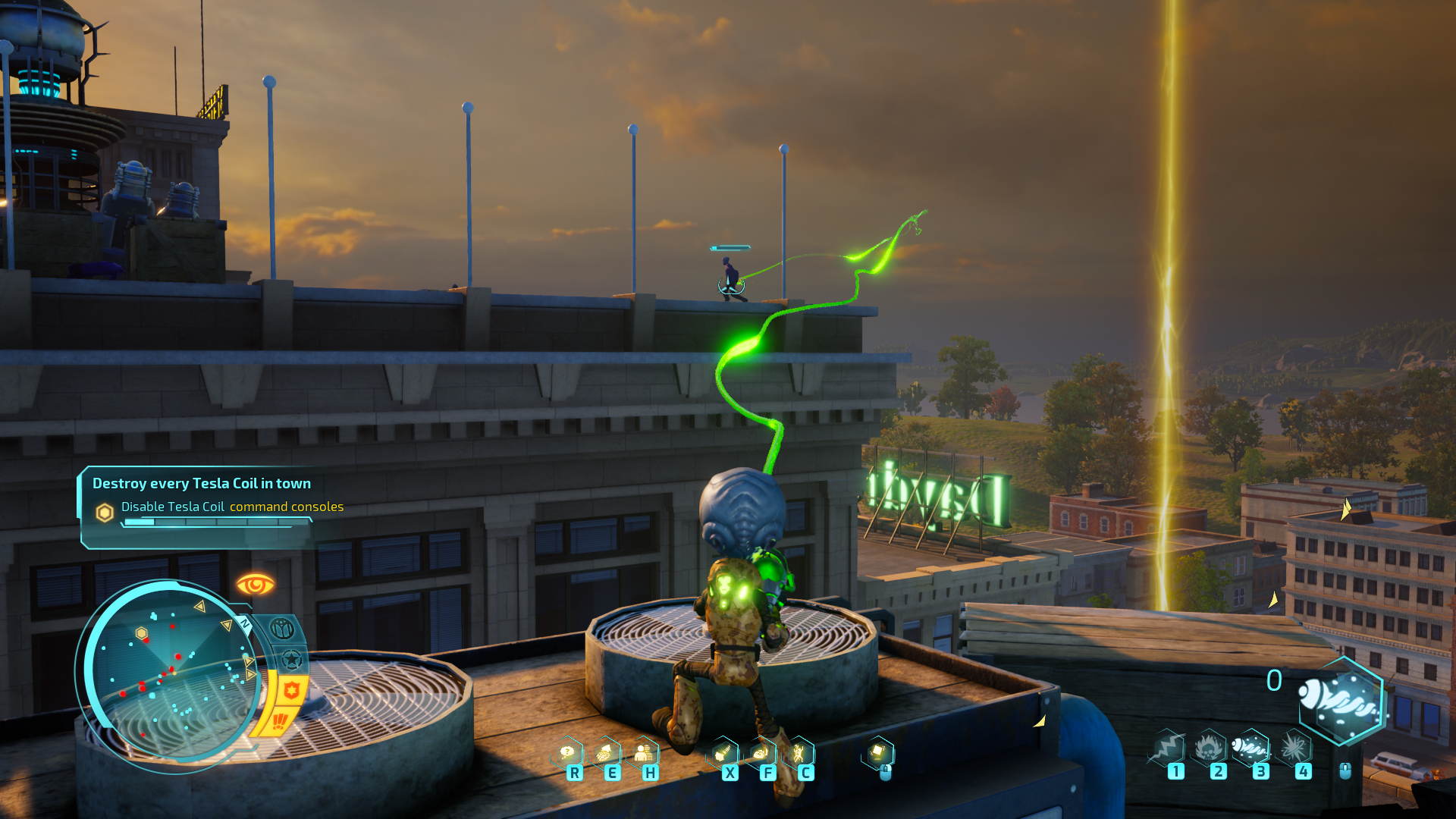Click the large equipped weapon hexagon
Image resolution: width=1456 pixels, height=819 pixels.
pos(1341,701)
